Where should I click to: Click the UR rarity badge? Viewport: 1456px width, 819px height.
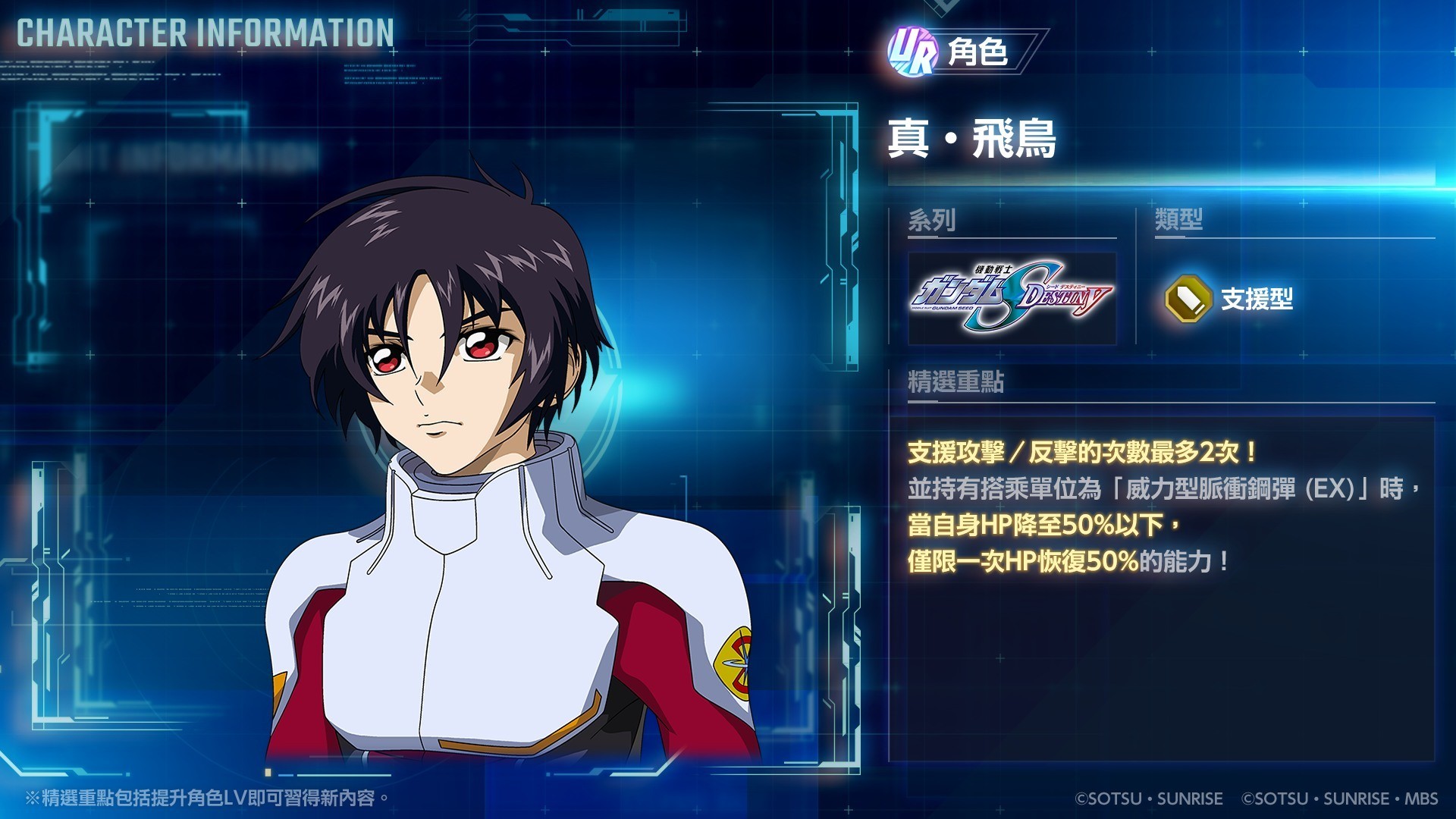point(912,52)
